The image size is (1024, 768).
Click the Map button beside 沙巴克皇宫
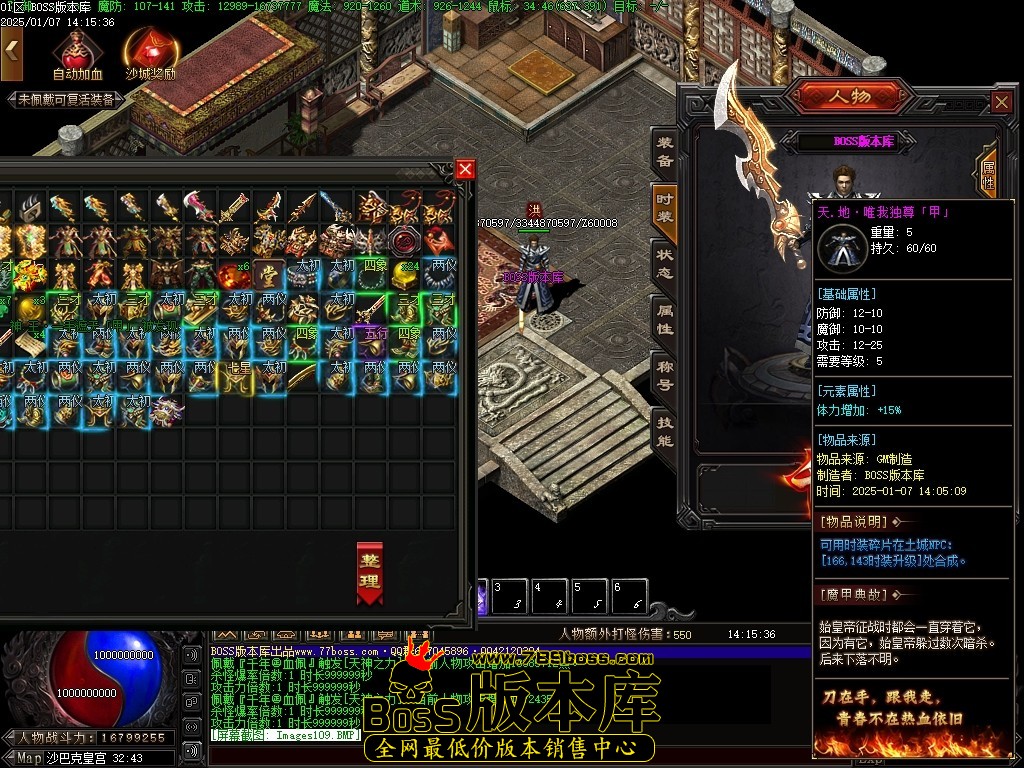coord(28,758)
